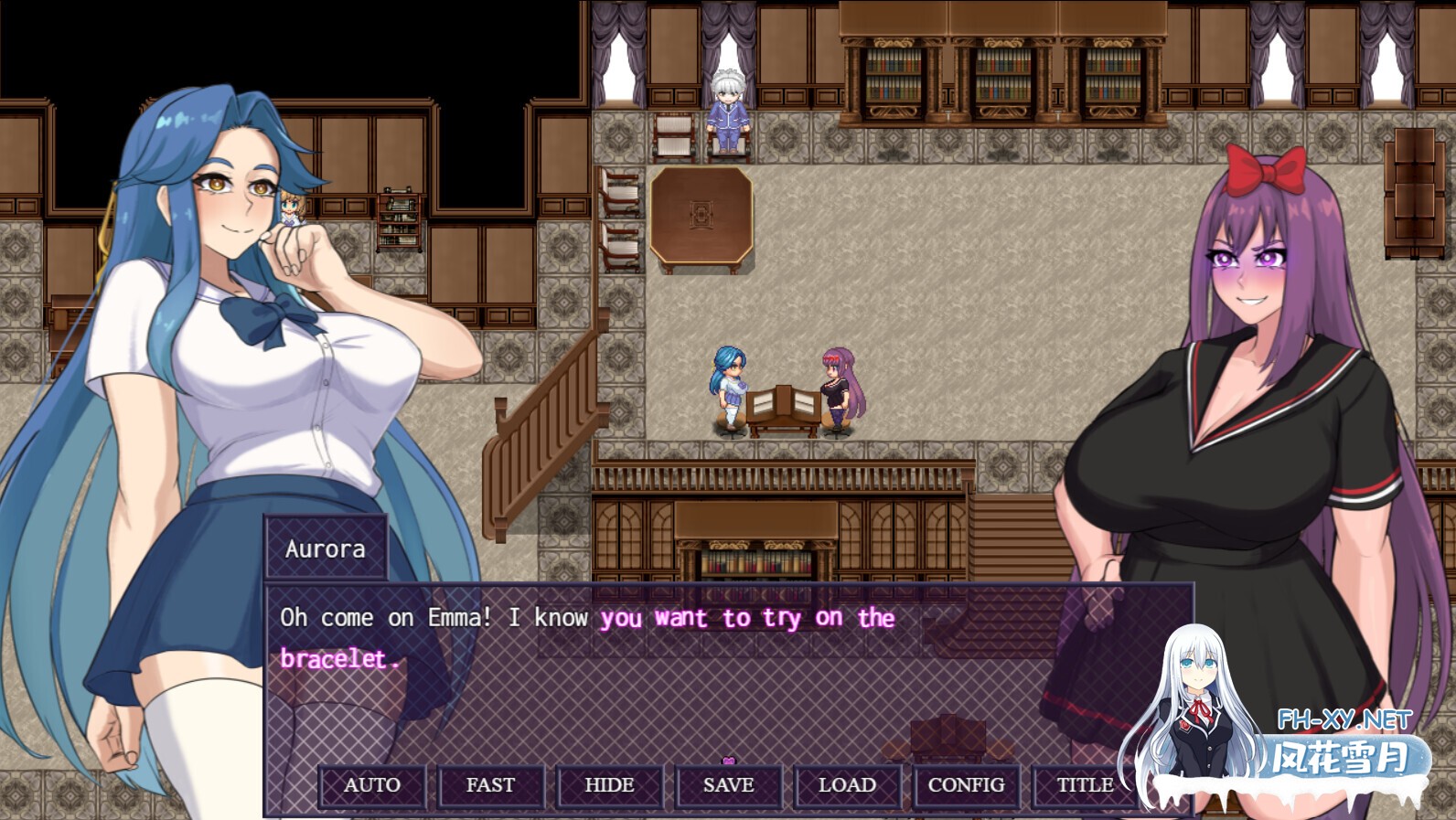The image size is (1456, 820).
Task: Click the small doll figure on the left shelf
Action: pyautogui.click(x=291, y=208)
